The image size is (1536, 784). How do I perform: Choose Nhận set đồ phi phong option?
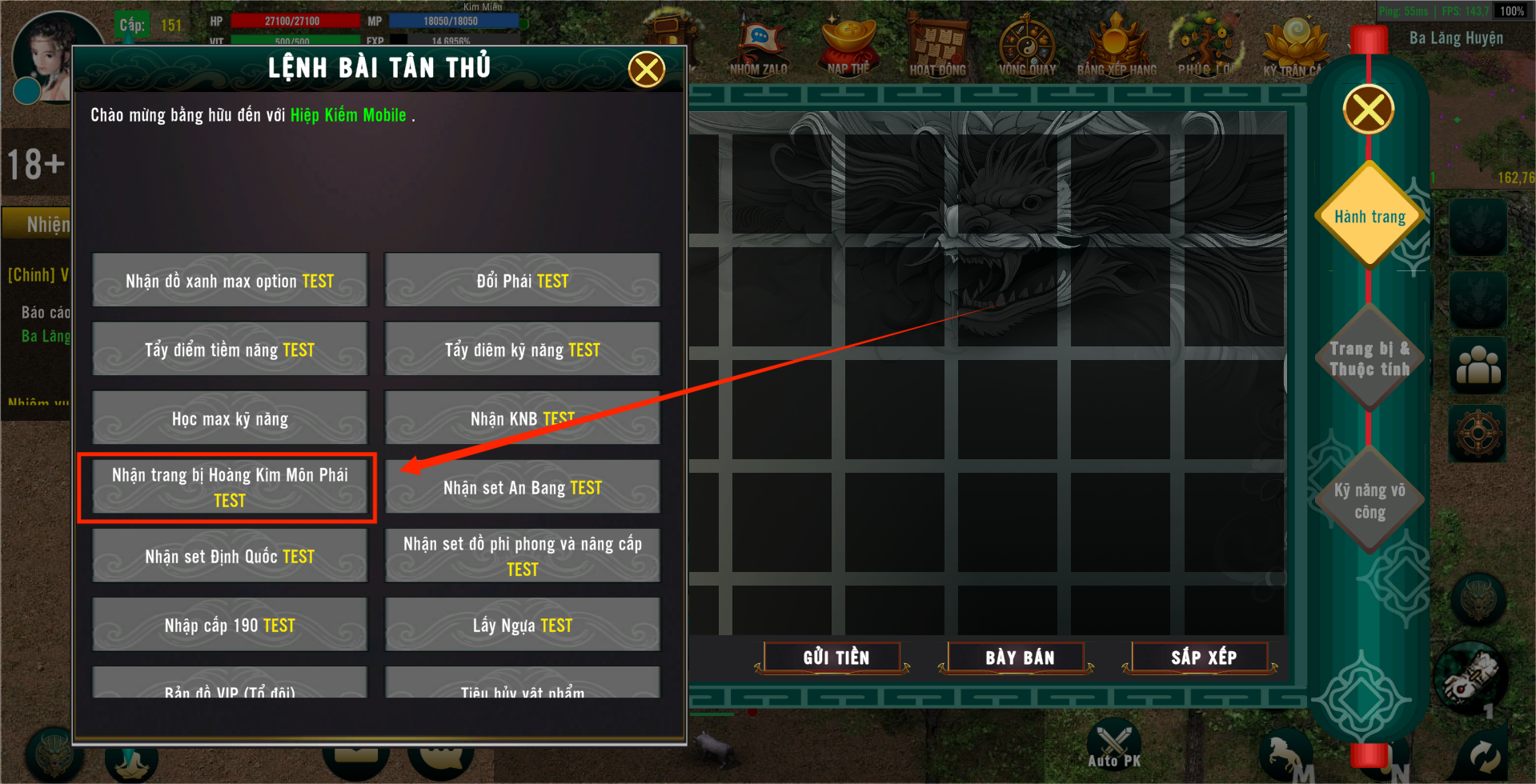coord(522,556)
